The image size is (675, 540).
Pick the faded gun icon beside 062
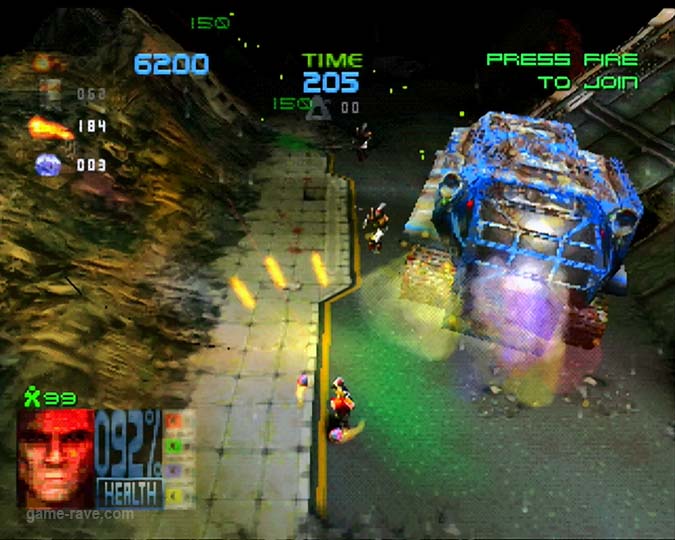pos(49,94)
